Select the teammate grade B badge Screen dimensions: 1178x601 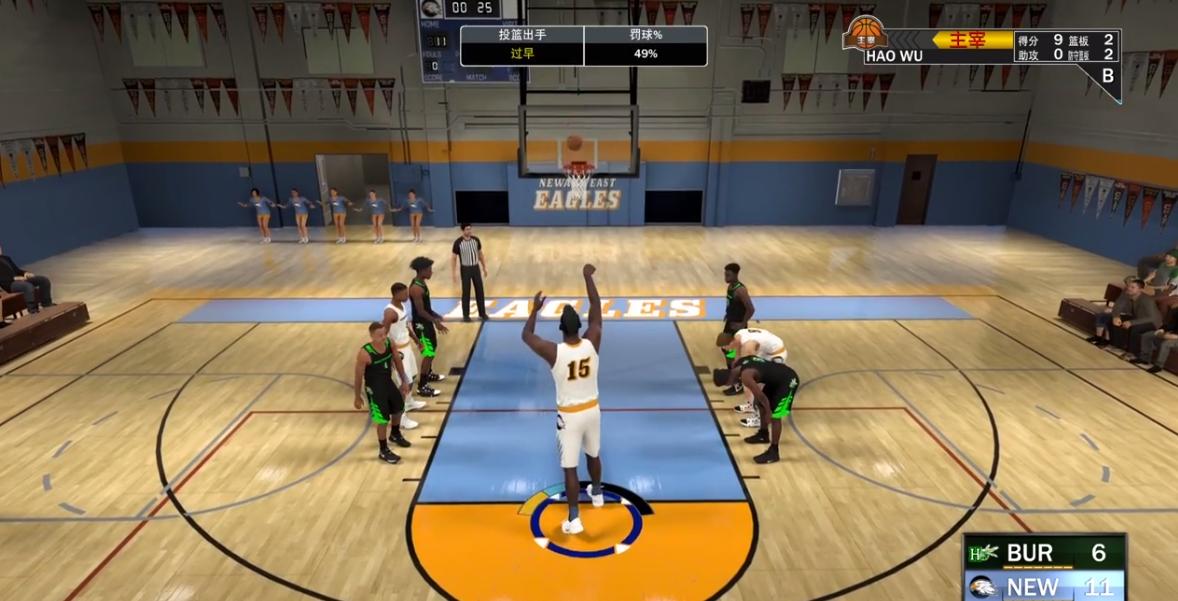click(x=1107, y=75)
